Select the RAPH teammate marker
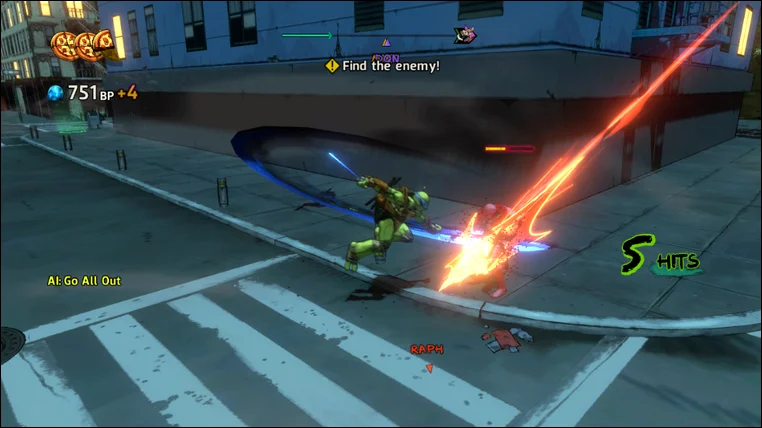 click(x=427, y=350)
